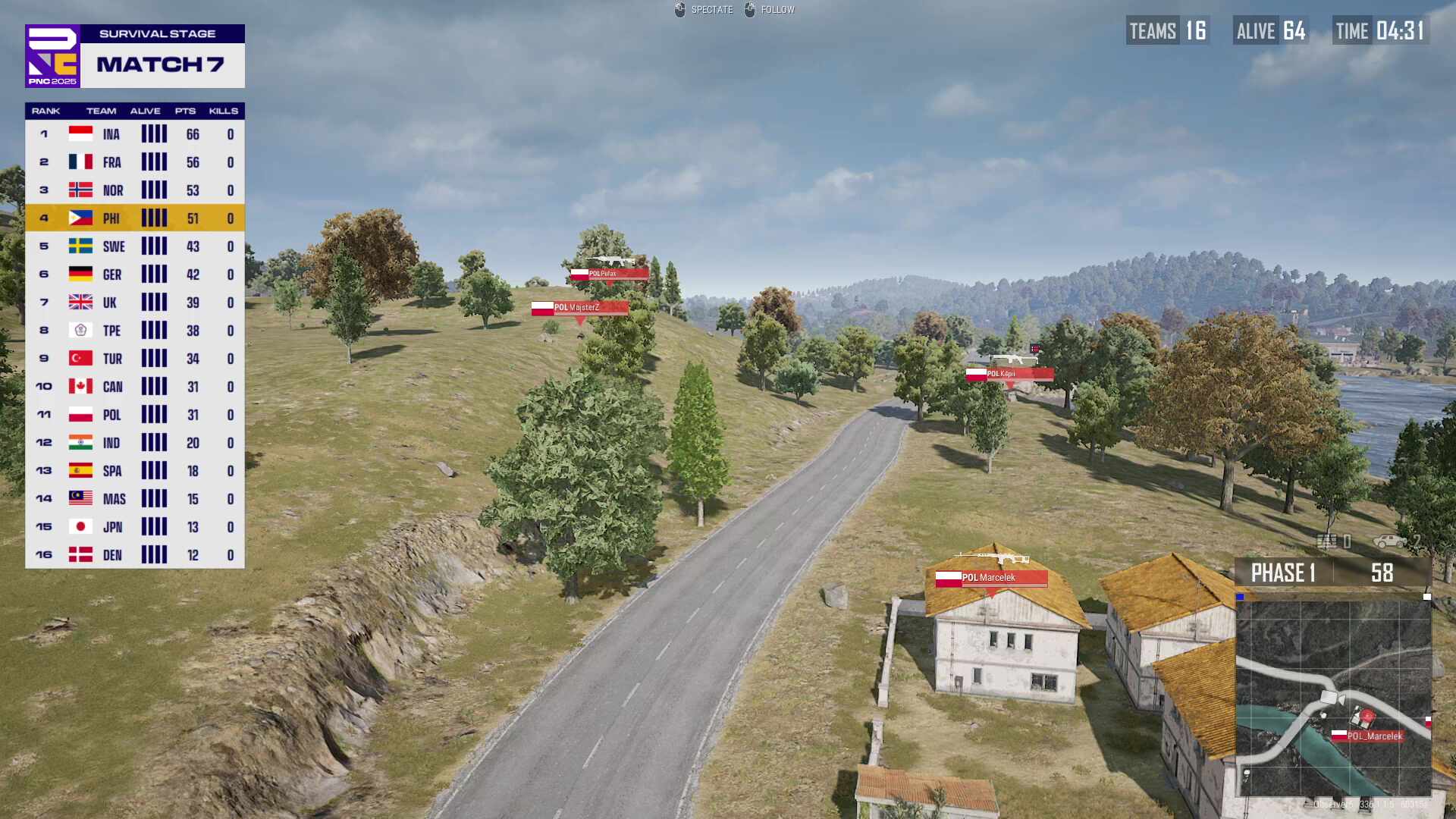Viewport: 1456px width, 819px height.
Task: Select the POL Marcelek player nameplate
Action: 991,578
